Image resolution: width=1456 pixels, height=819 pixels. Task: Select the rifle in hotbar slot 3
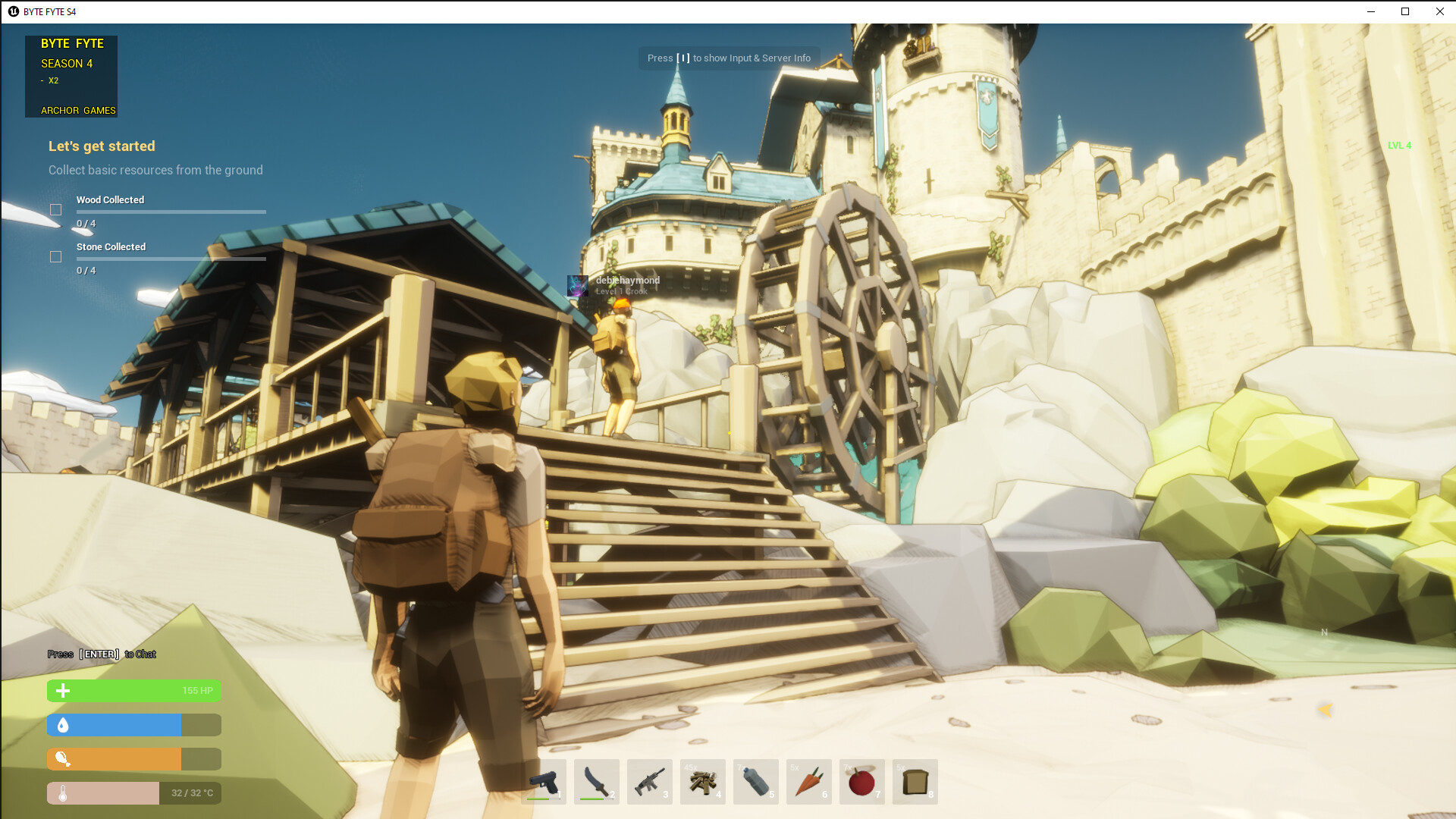tap(649, 781)
